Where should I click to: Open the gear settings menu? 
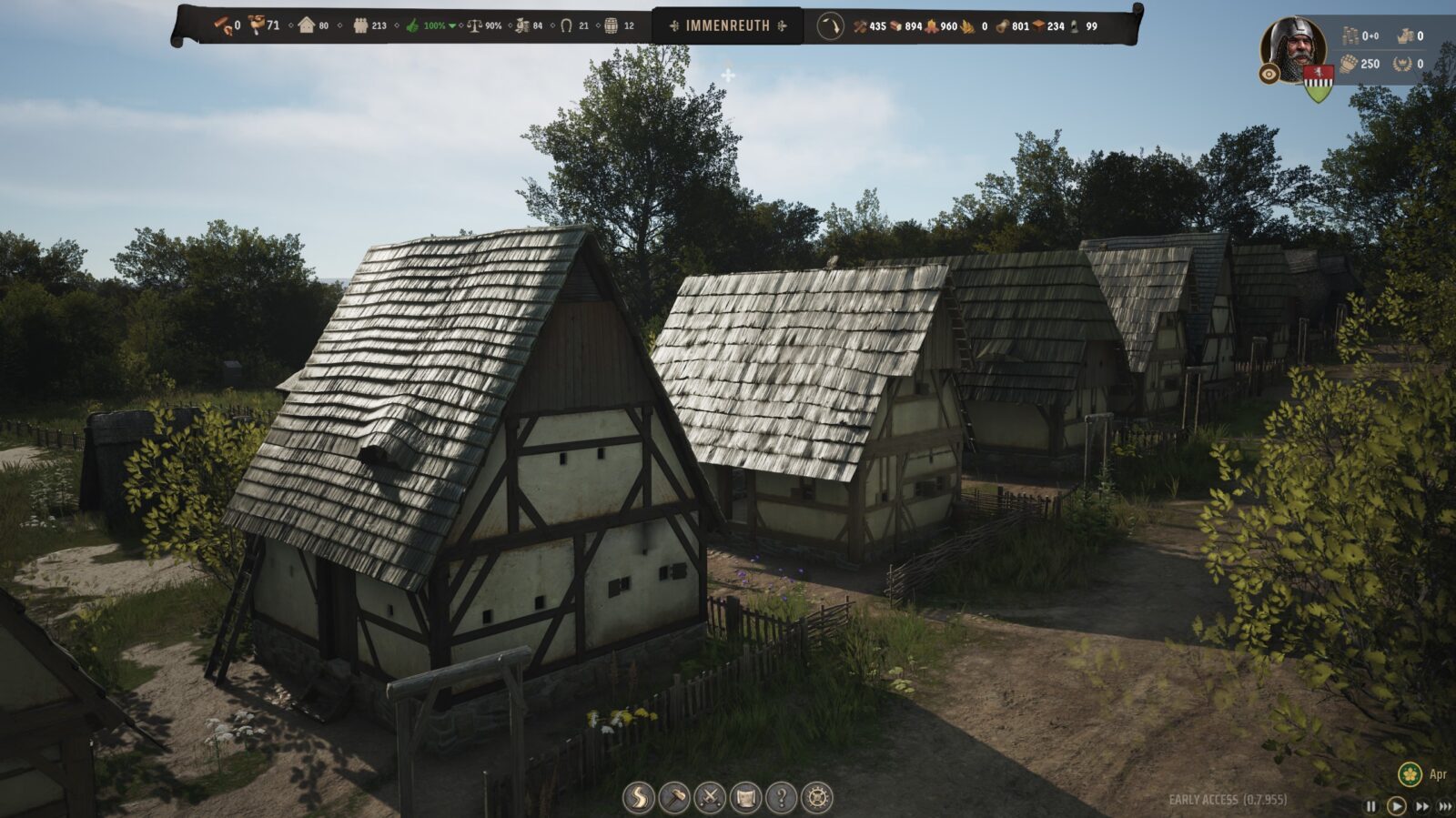[817, 798]
